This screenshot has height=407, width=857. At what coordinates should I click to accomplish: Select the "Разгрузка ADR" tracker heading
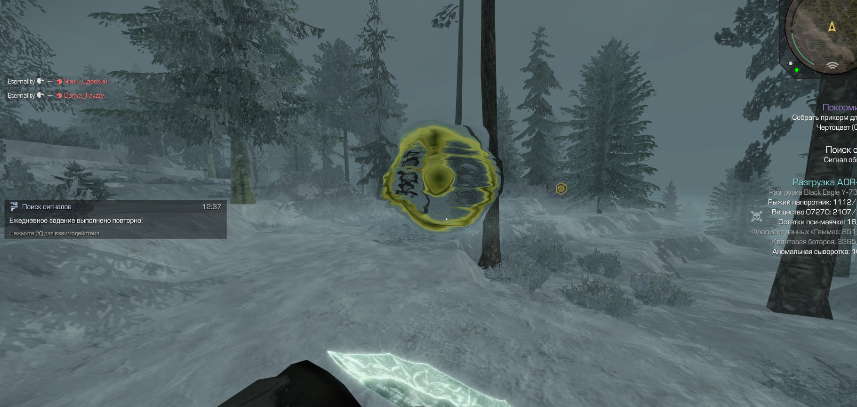(825, 182)
